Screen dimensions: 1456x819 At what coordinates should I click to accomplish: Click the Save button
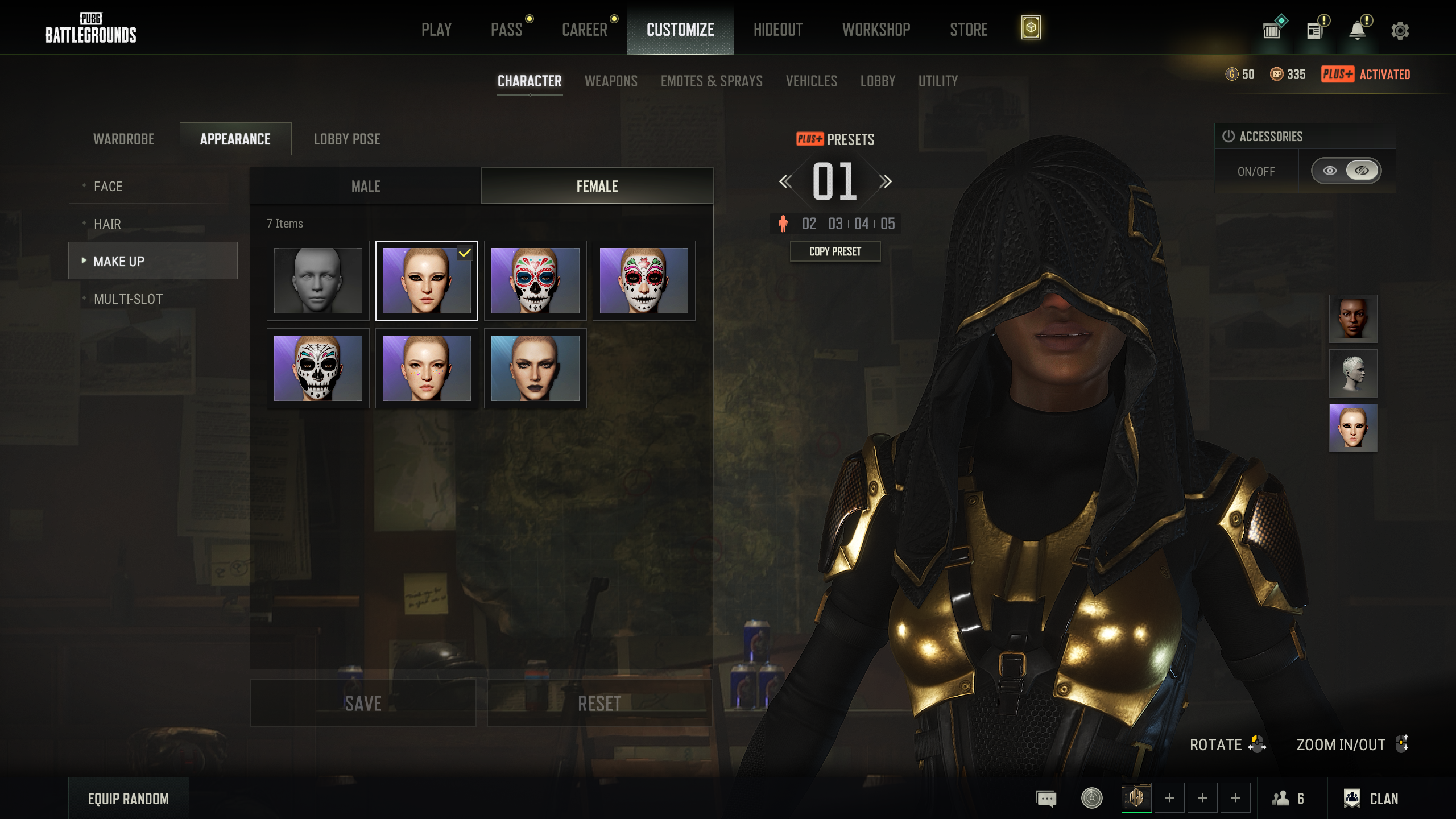pyautogui.click(x=363, y=704)
